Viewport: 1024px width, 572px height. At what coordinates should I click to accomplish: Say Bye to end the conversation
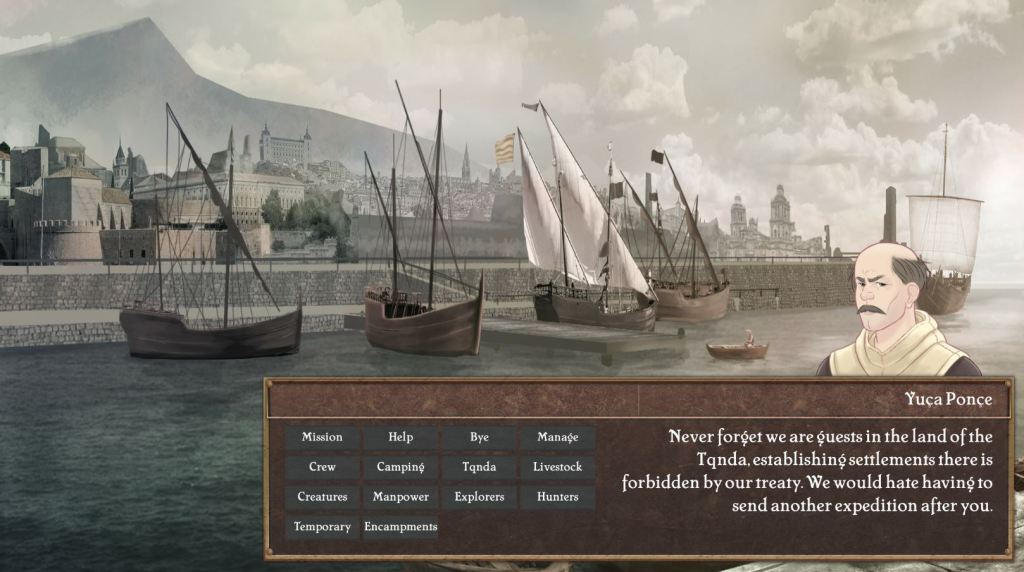(x=479, y=437)
